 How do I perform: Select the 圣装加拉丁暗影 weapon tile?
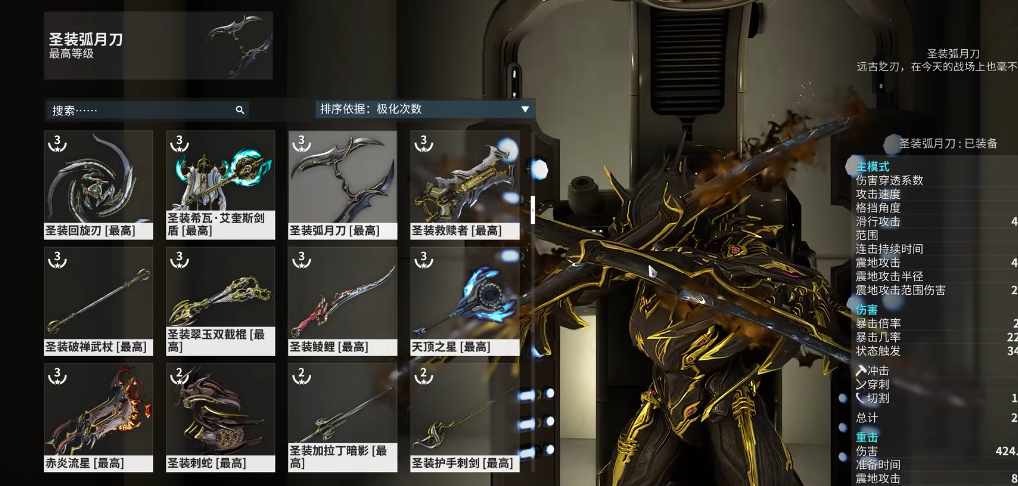tap(342, 415)
